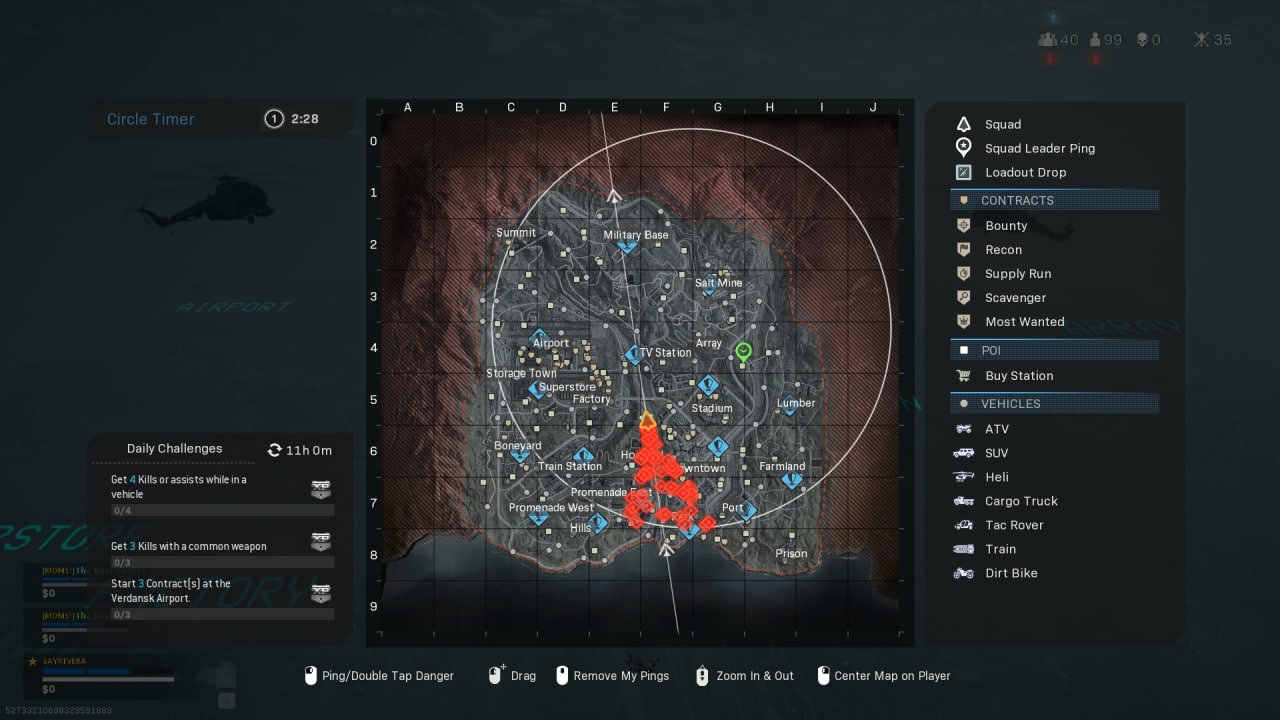Image resolution: width=1280 pixels, height=720 pixels.
Task: Click the contract marker at Military Base
Action: [x=627, y=245]
